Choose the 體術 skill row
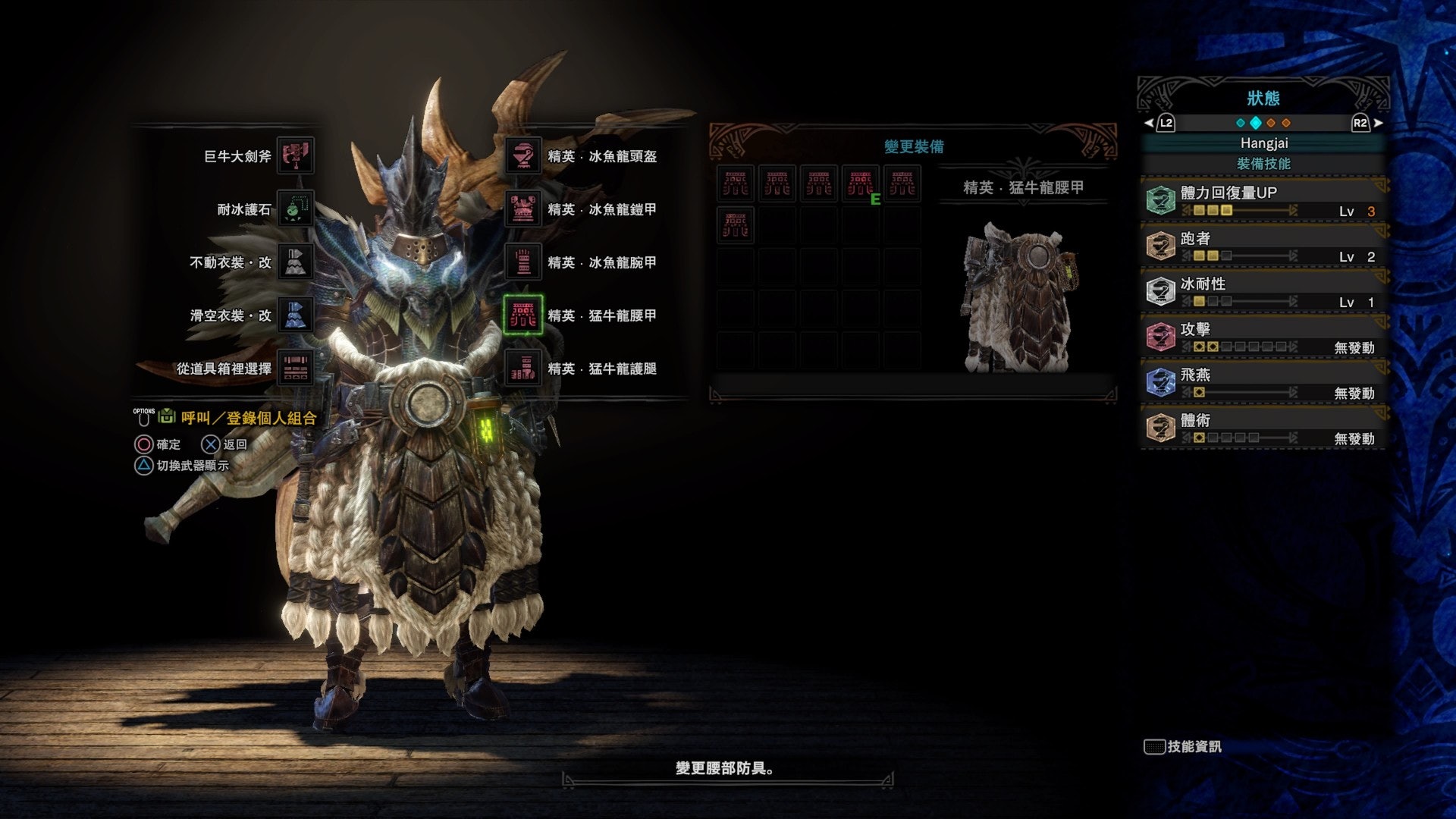Image resolution: width=1456 pixels, height=819 pixels. (x=1263, y=428)
